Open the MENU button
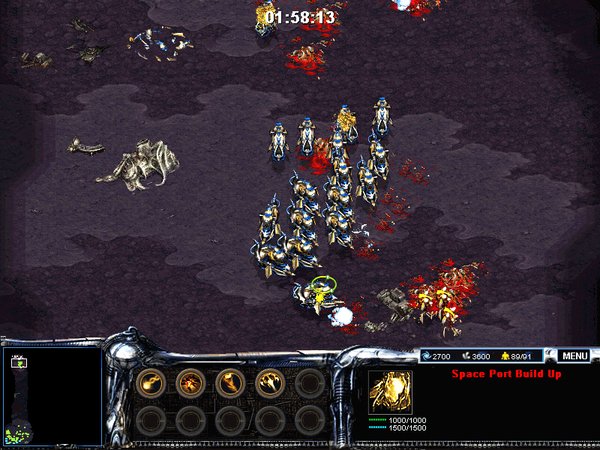The width and height of the screenshot is (600, 450). point(574,355)
